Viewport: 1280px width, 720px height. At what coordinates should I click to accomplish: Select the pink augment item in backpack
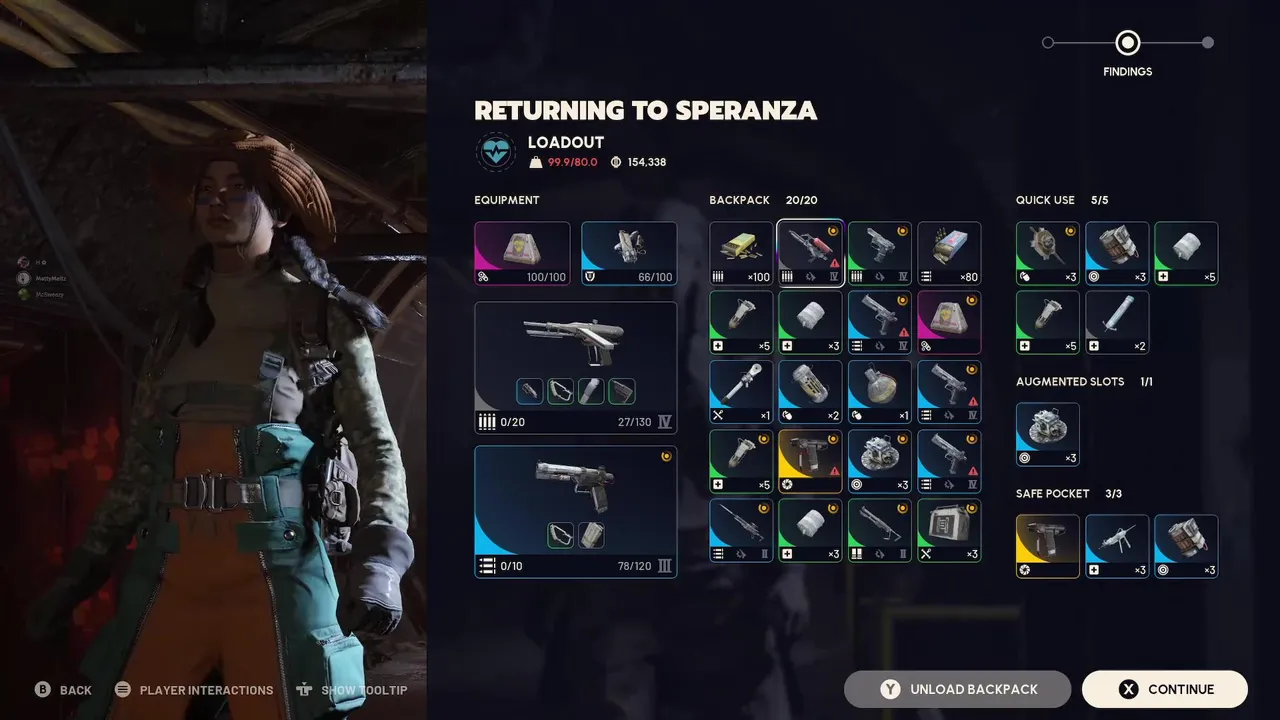coord(949,322)
